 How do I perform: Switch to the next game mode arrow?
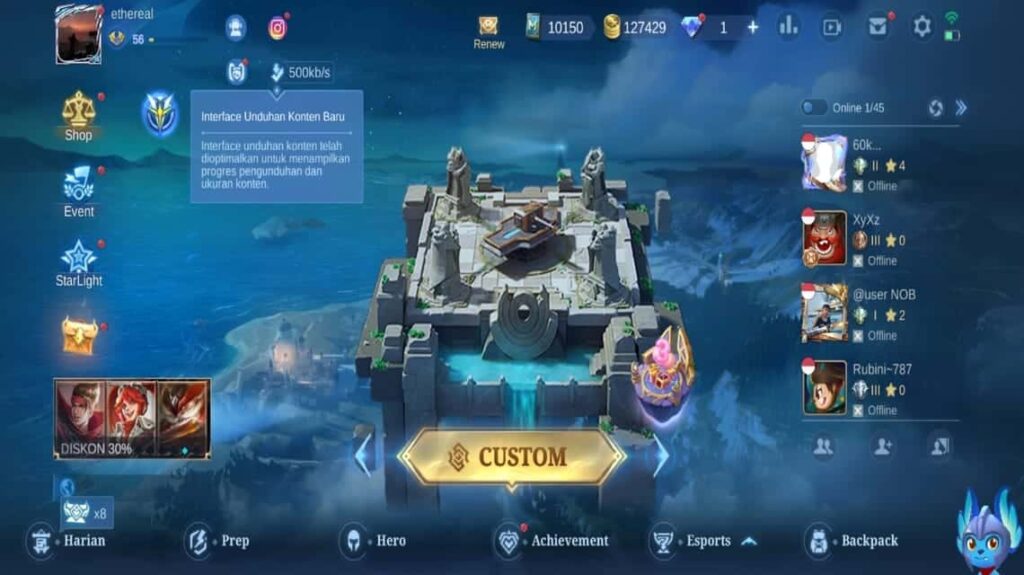(x=661, y=455)
